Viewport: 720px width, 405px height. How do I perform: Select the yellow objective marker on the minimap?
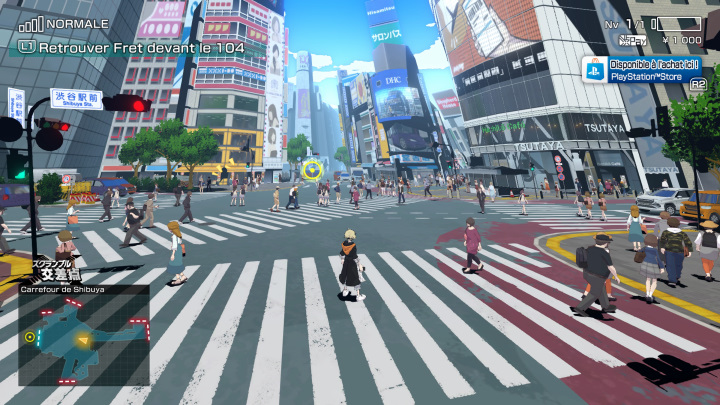tap(29, 337)
